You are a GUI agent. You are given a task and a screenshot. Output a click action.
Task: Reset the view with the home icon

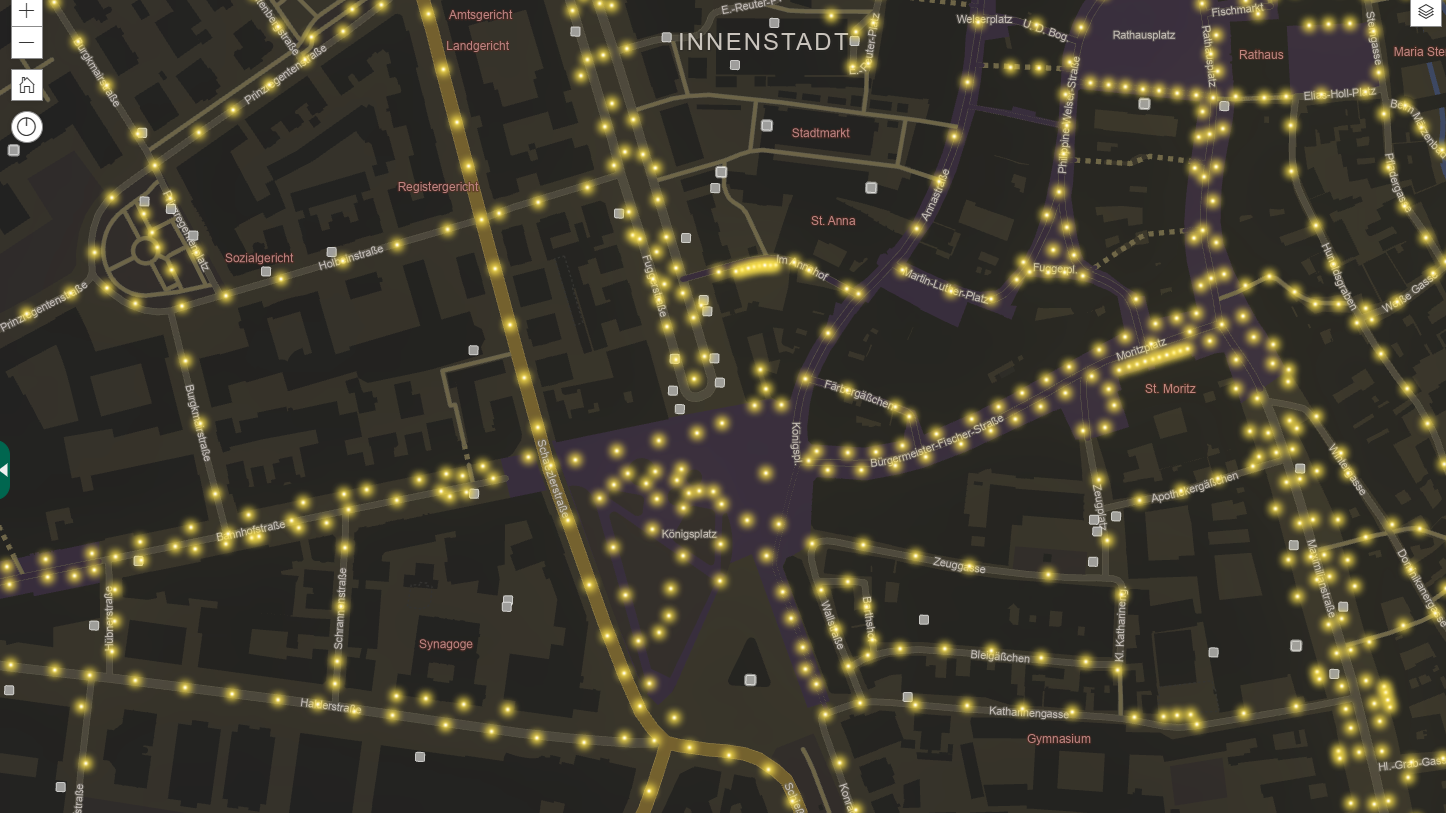tap(26, 84)
